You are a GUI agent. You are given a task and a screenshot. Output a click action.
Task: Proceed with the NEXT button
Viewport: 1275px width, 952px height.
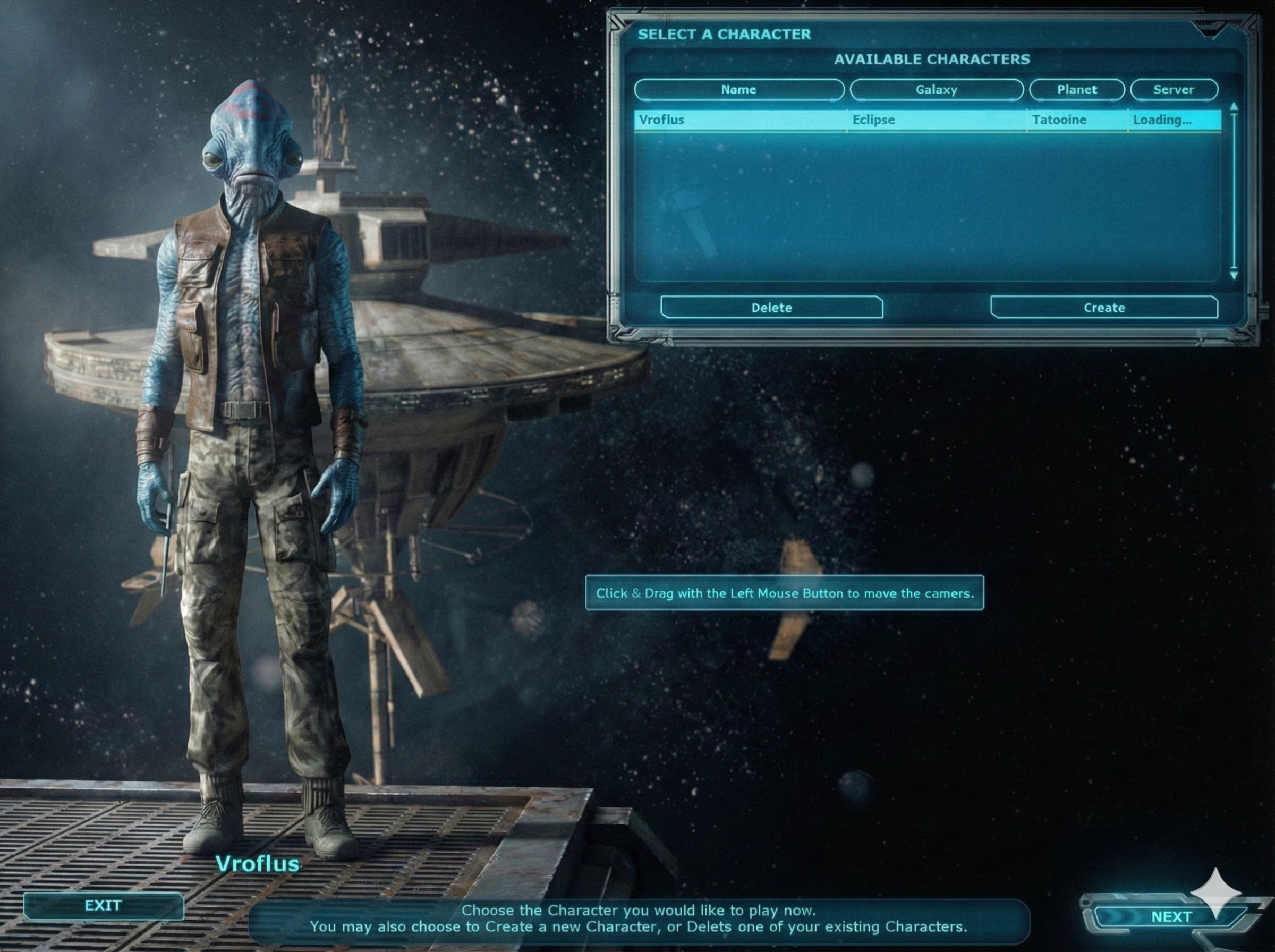[x=1171, y=916]
